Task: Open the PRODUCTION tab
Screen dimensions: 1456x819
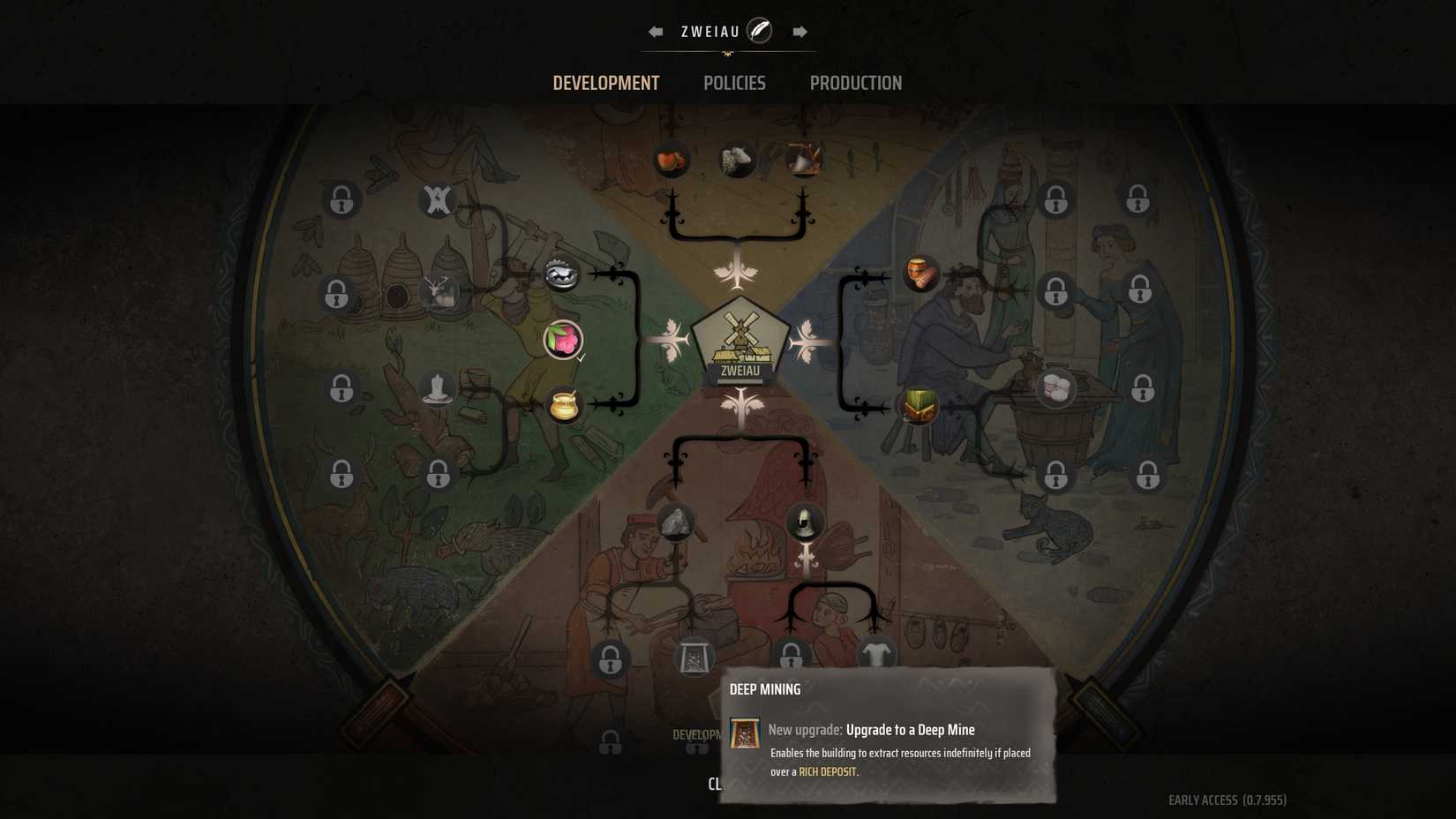Action: click(855, 83)
